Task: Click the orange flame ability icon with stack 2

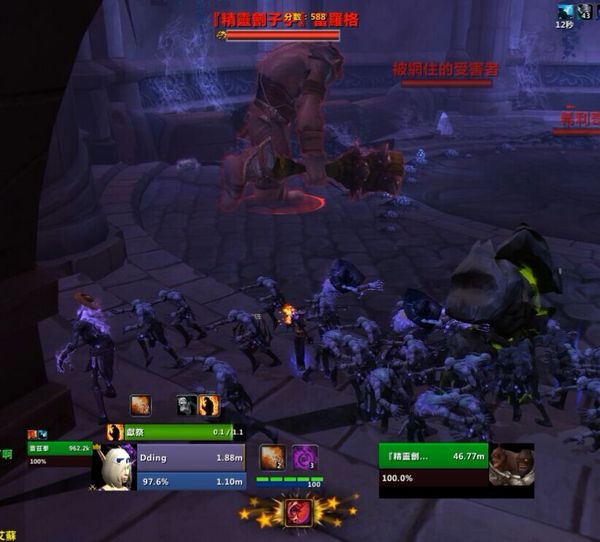Action: click(x=272, y=457)
